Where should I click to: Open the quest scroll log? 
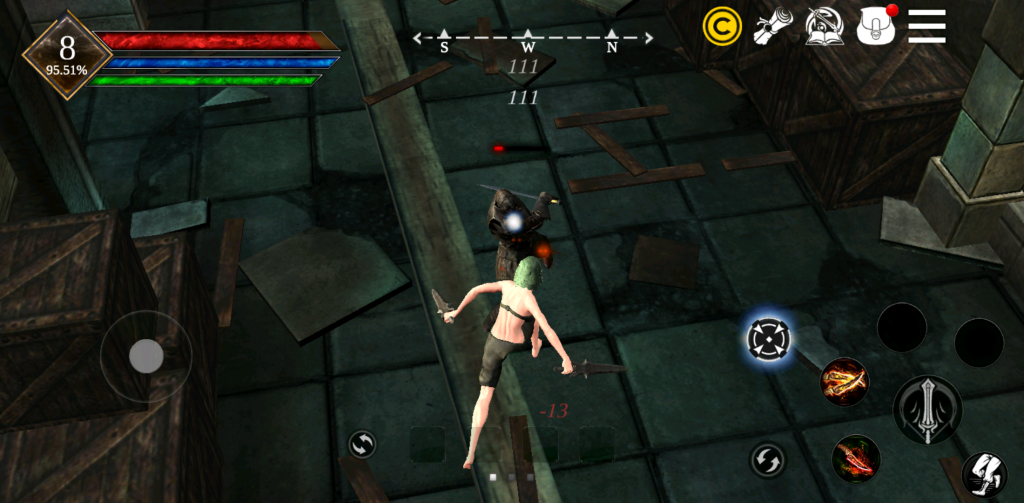[x=772, y=26]
